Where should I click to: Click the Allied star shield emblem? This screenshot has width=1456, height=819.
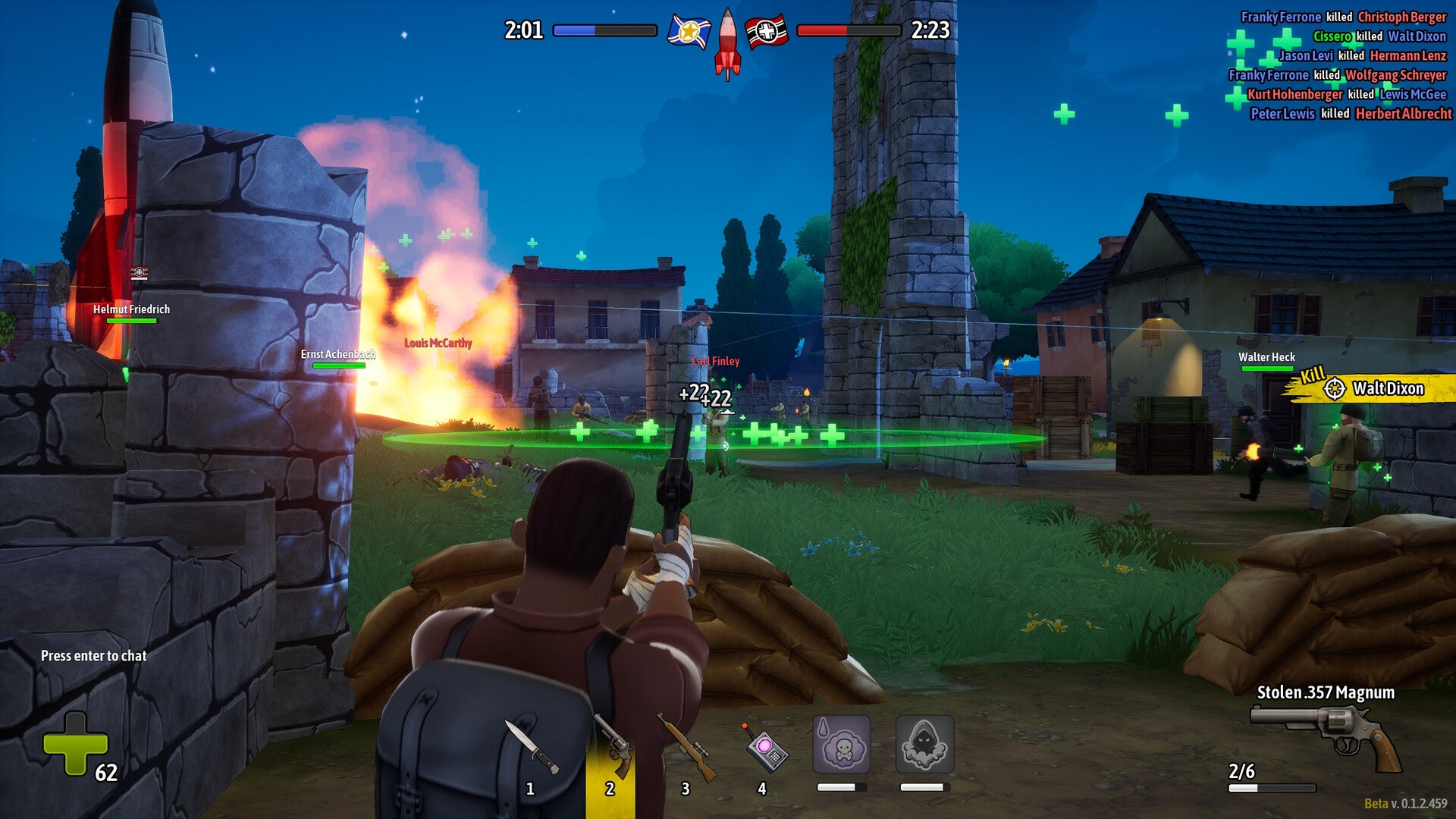(x=687, y=30)
